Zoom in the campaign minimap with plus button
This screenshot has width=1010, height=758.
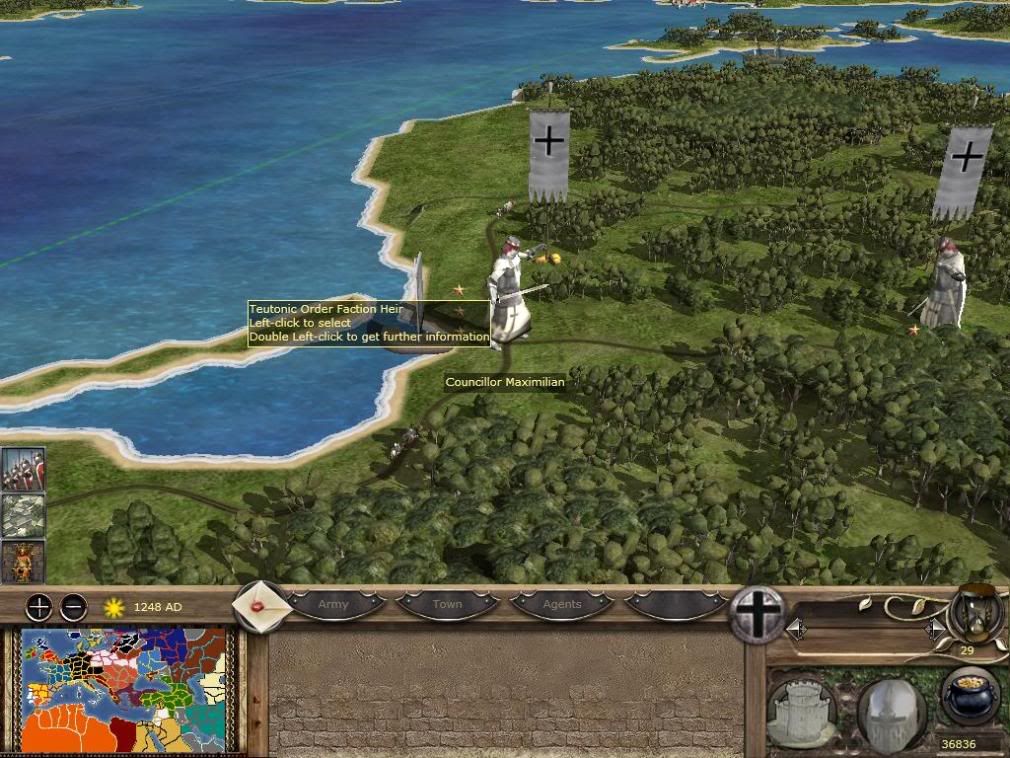click(38, 606)
